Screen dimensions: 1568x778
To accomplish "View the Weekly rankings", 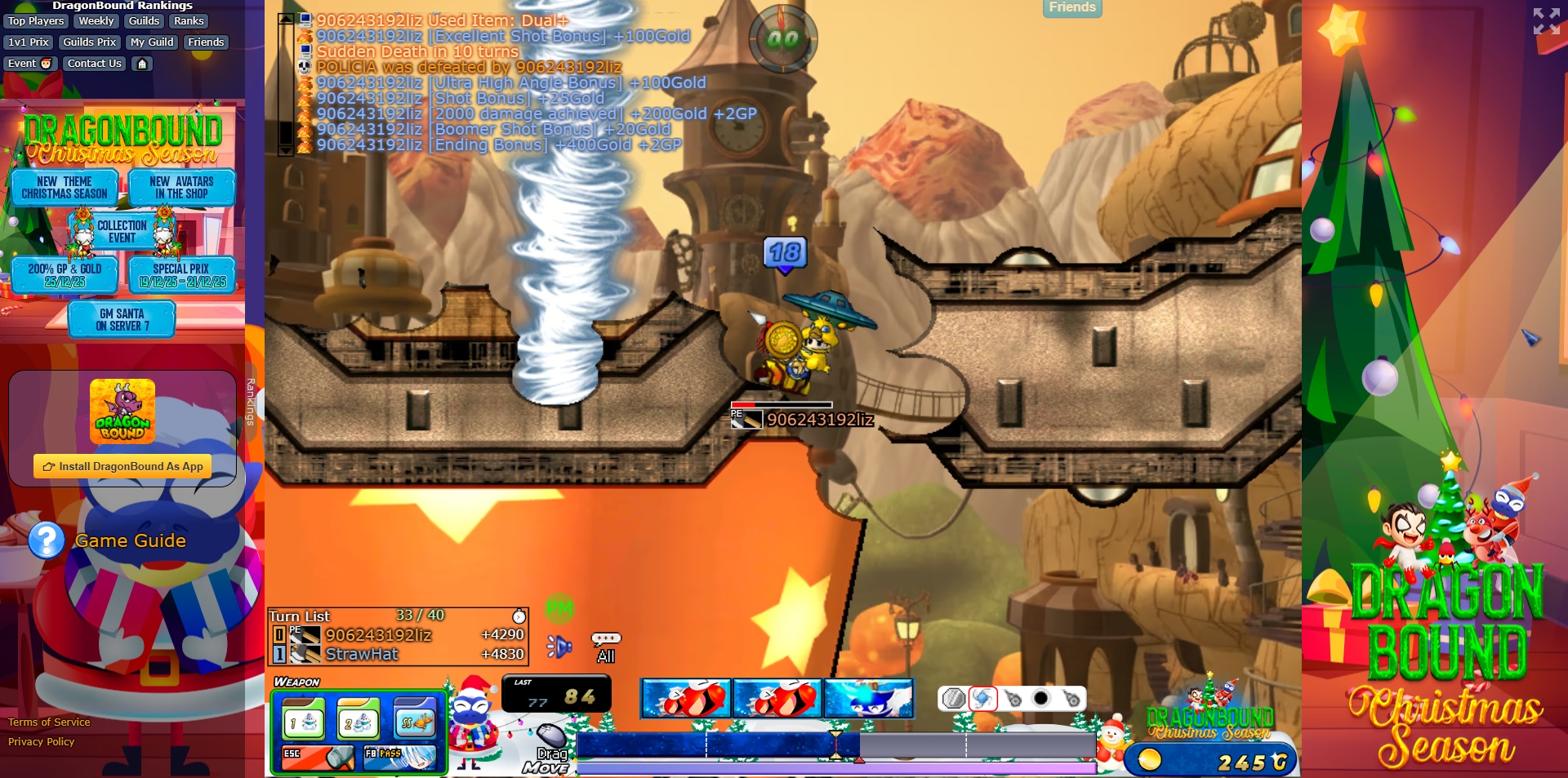I will click(x=96, y=21).
